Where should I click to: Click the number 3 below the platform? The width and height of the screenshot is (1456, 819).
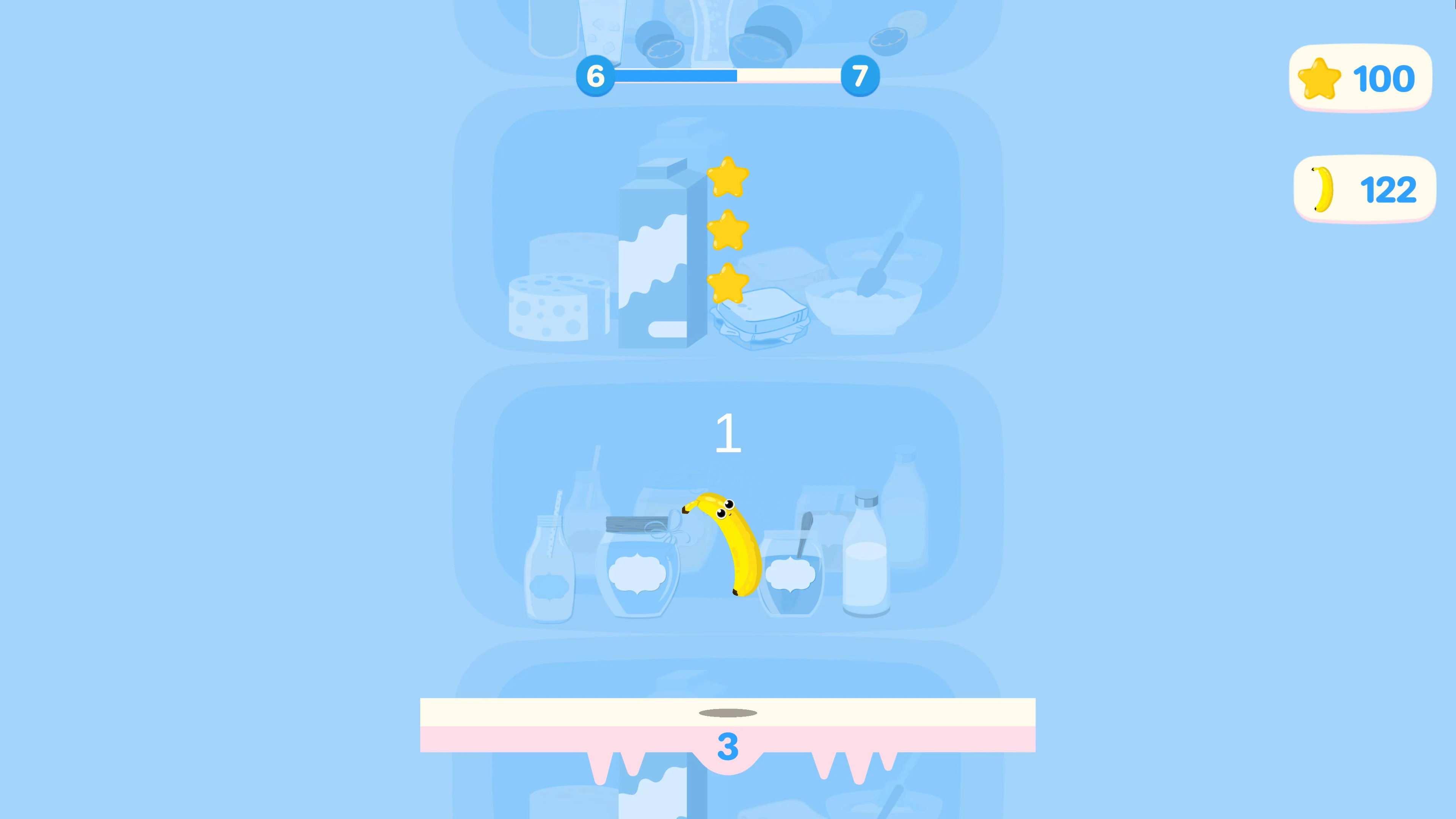point(728,747)
